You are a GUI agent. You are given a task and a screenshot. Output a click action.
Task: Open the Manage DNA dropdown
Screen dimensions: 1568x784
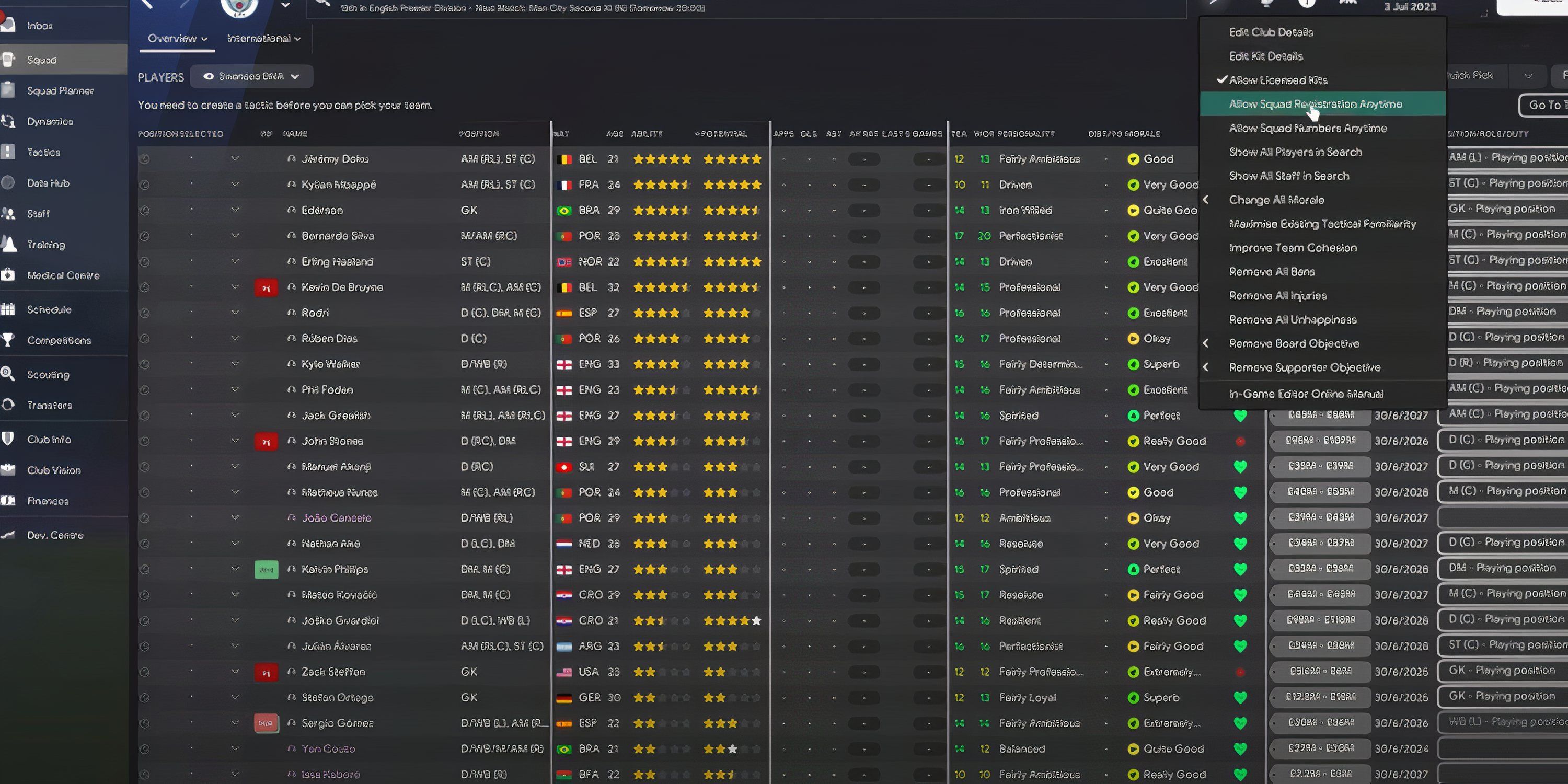[x=250, y=76]
